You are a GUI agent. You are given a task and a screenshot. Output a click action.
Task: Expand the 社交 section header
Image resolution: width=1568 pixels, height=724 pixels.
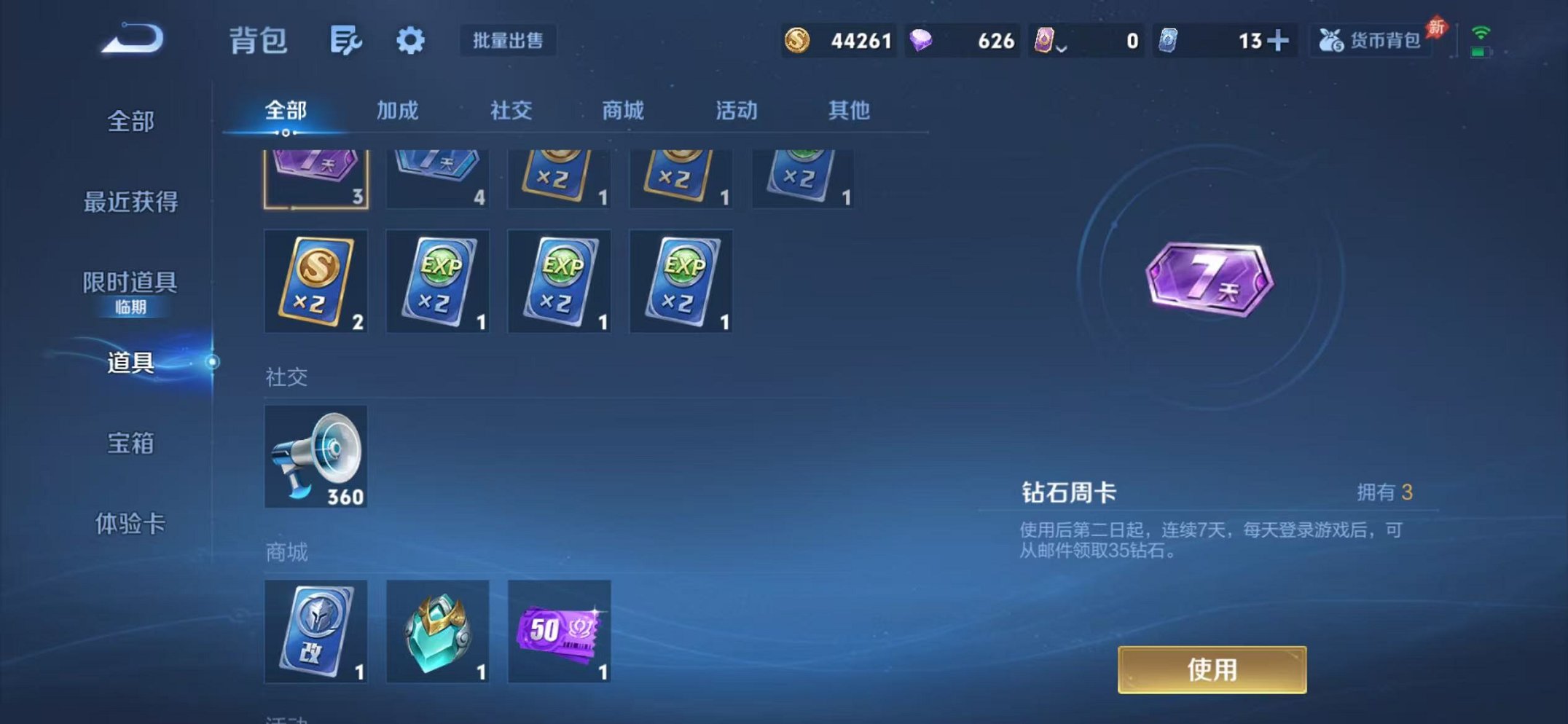click(286, 377)
